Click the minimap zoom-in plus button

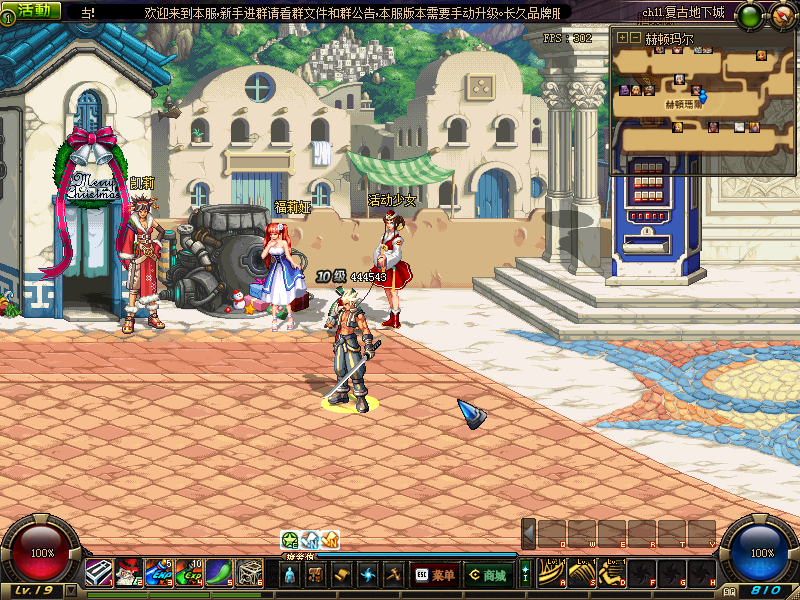tap(622, 37)
